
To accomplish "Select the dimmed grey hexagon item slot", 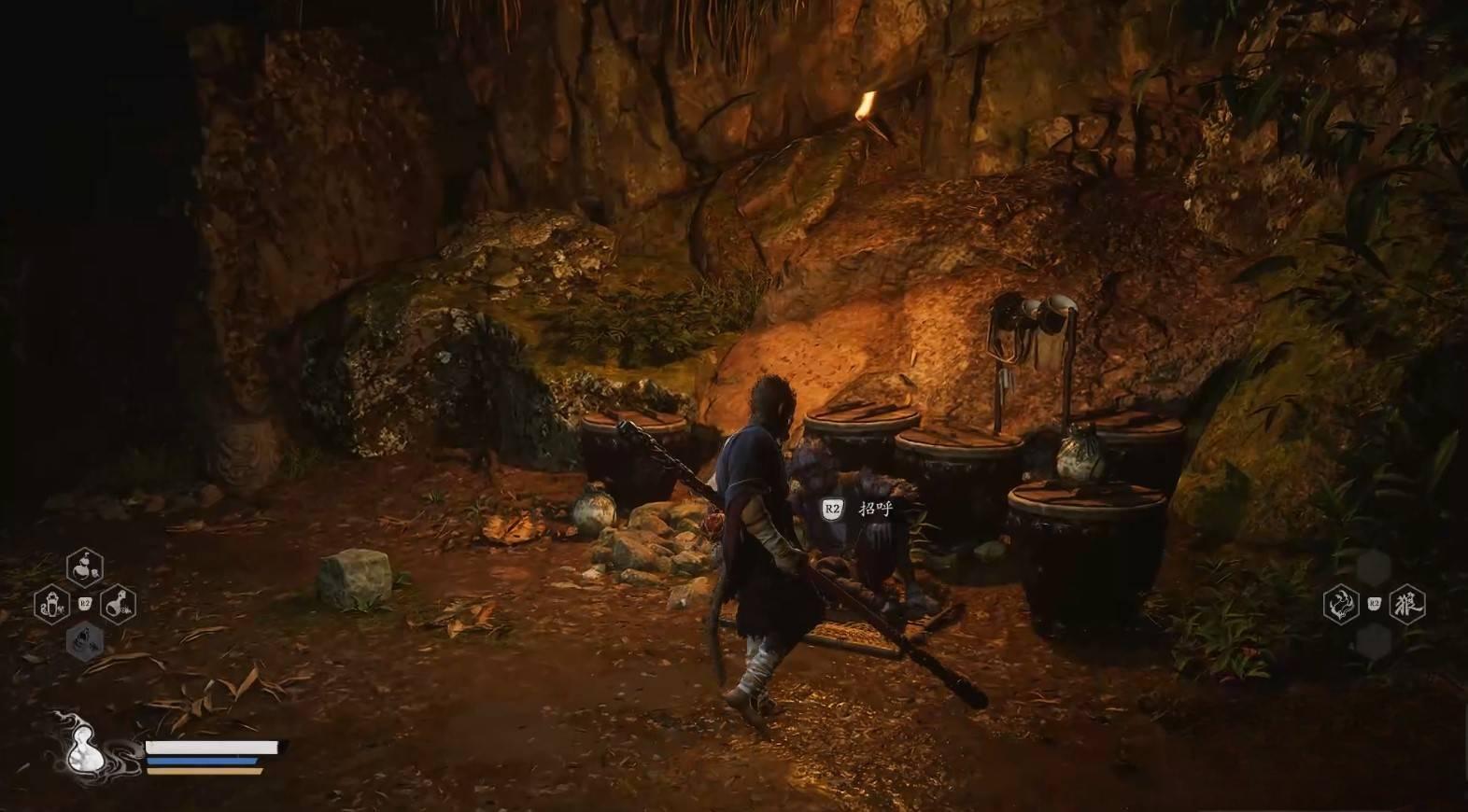I will (x=85, y=640).
